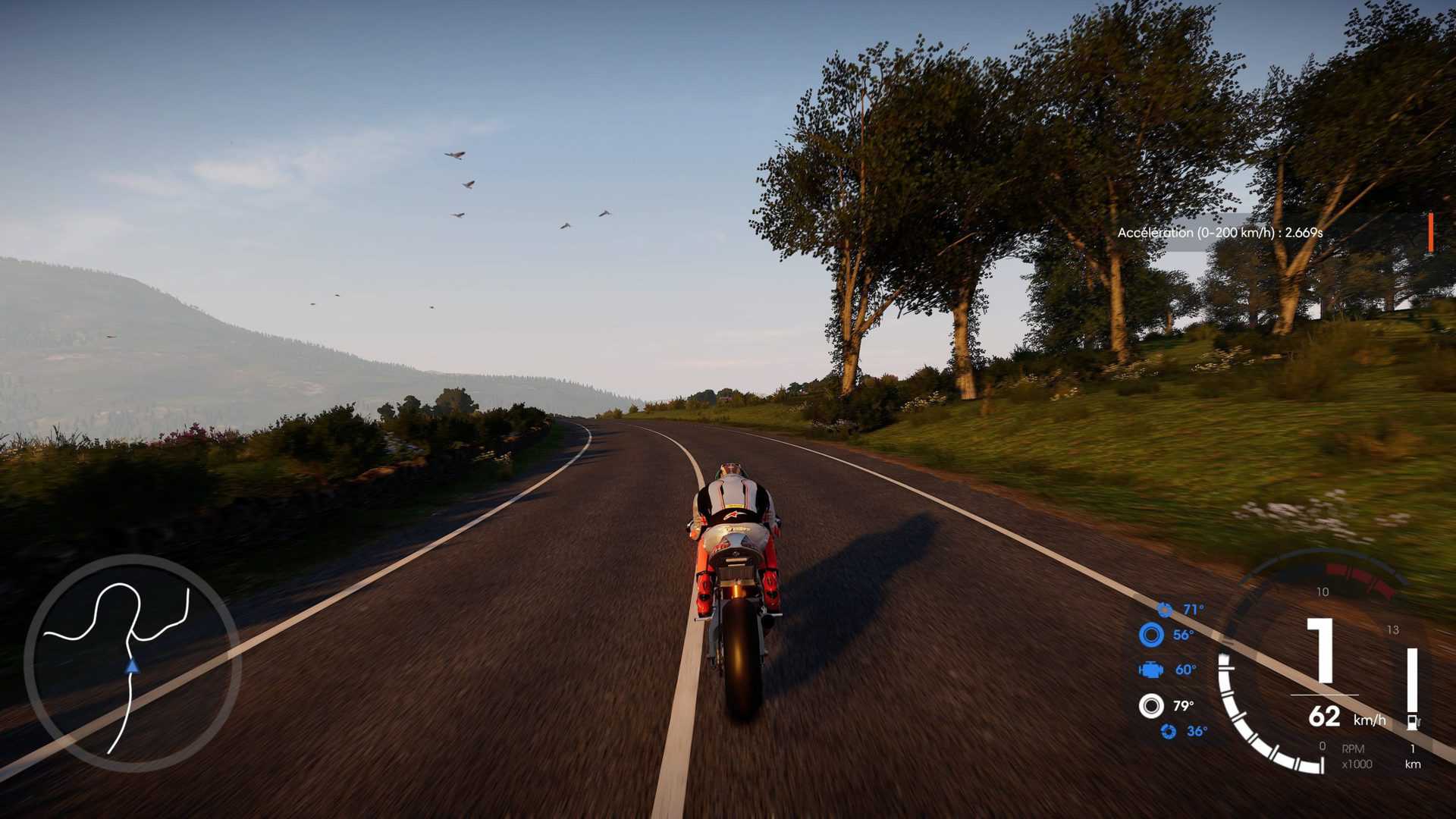Click the circular track minimap

133,664
